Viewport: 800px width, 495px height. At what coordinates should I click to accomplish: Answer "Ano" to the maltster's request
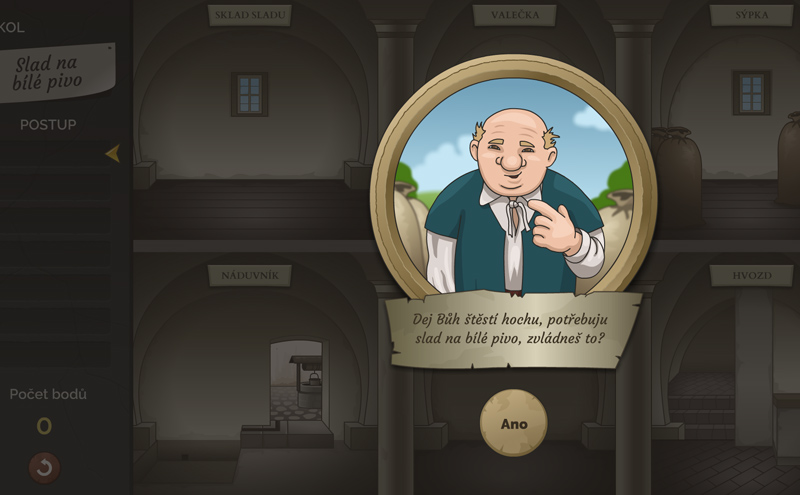coord(513,423)
